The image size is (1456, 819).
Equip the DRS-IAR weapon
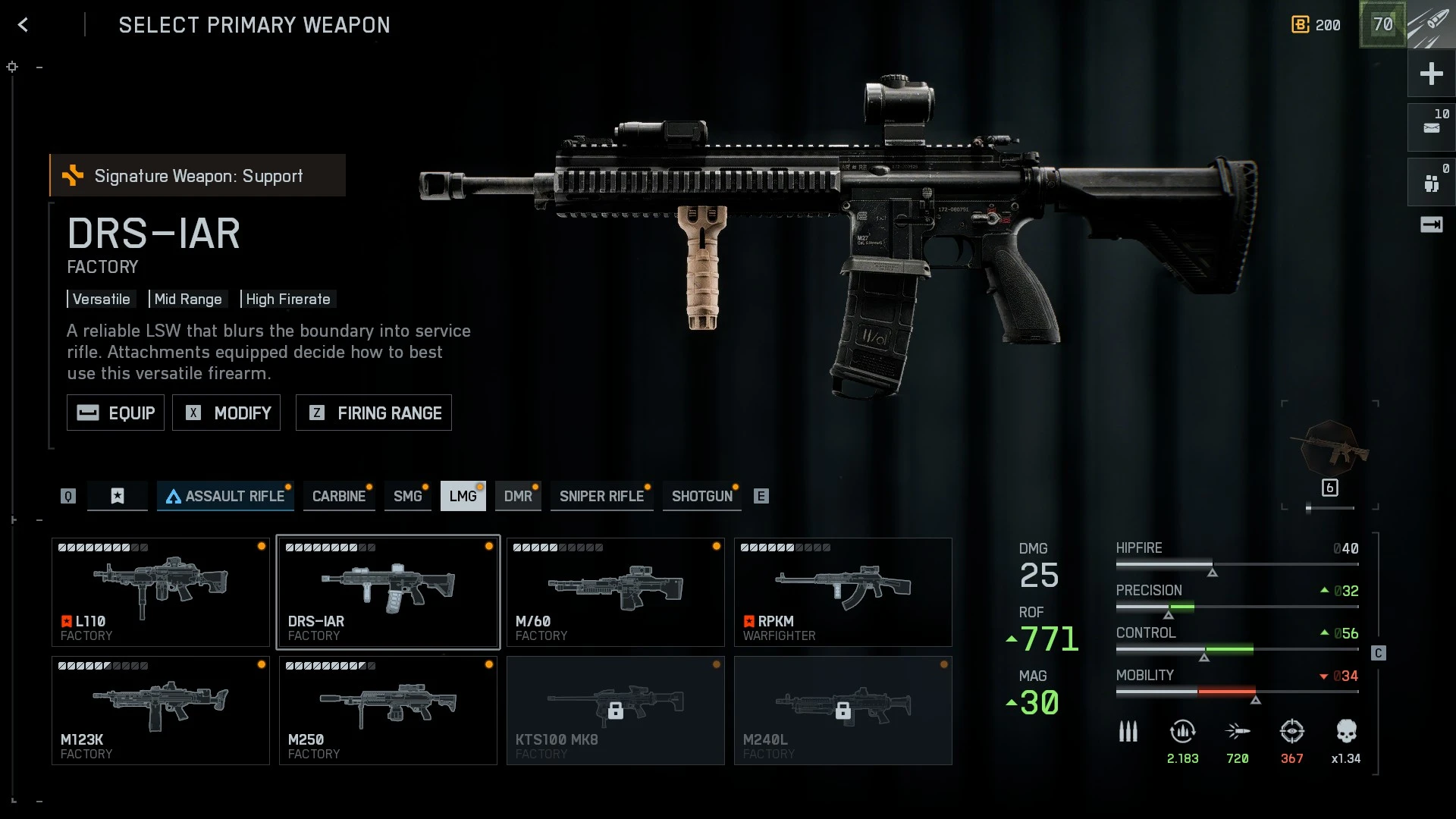pos(115,413)
